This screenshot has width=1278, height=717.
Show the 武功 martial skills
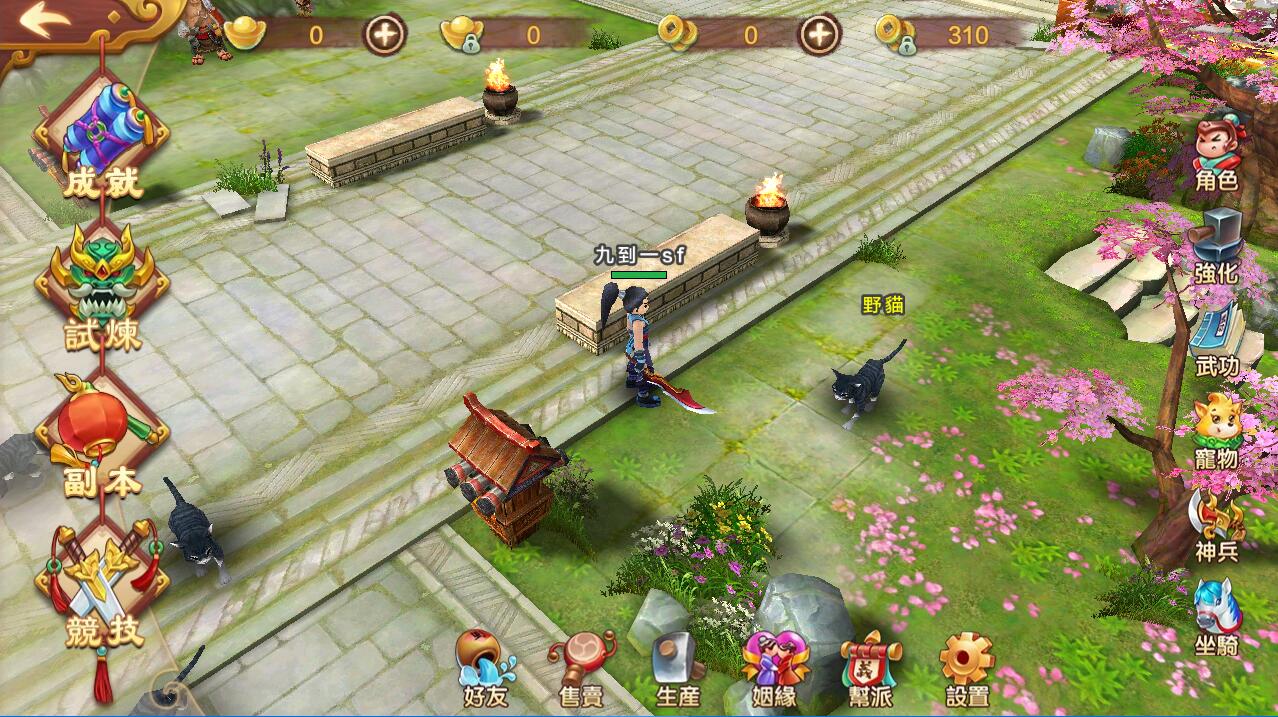point(1217,340)
